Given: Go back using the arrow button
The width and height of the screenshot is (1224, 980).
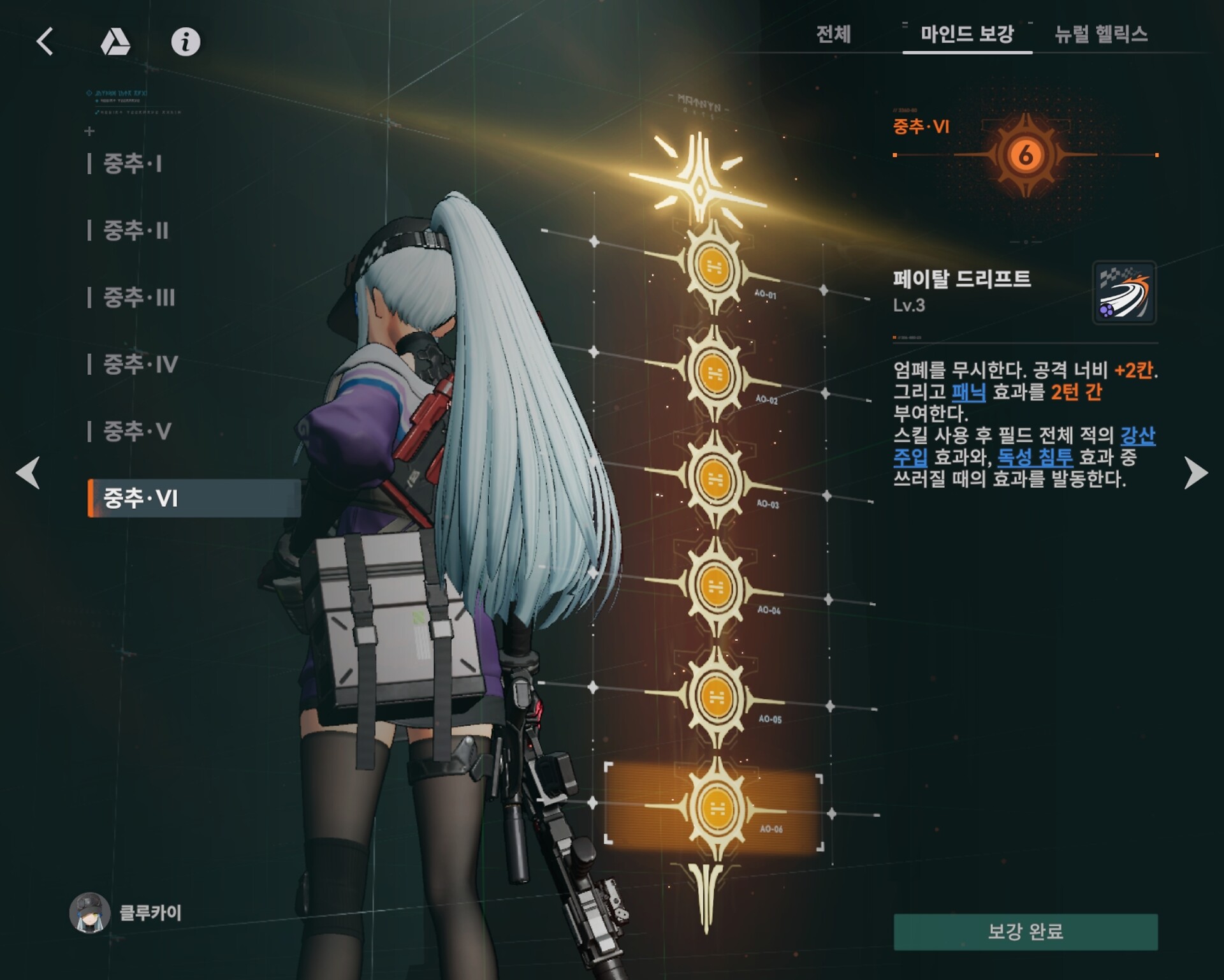Looking at the screenshot, I should (x=45, y=42).
